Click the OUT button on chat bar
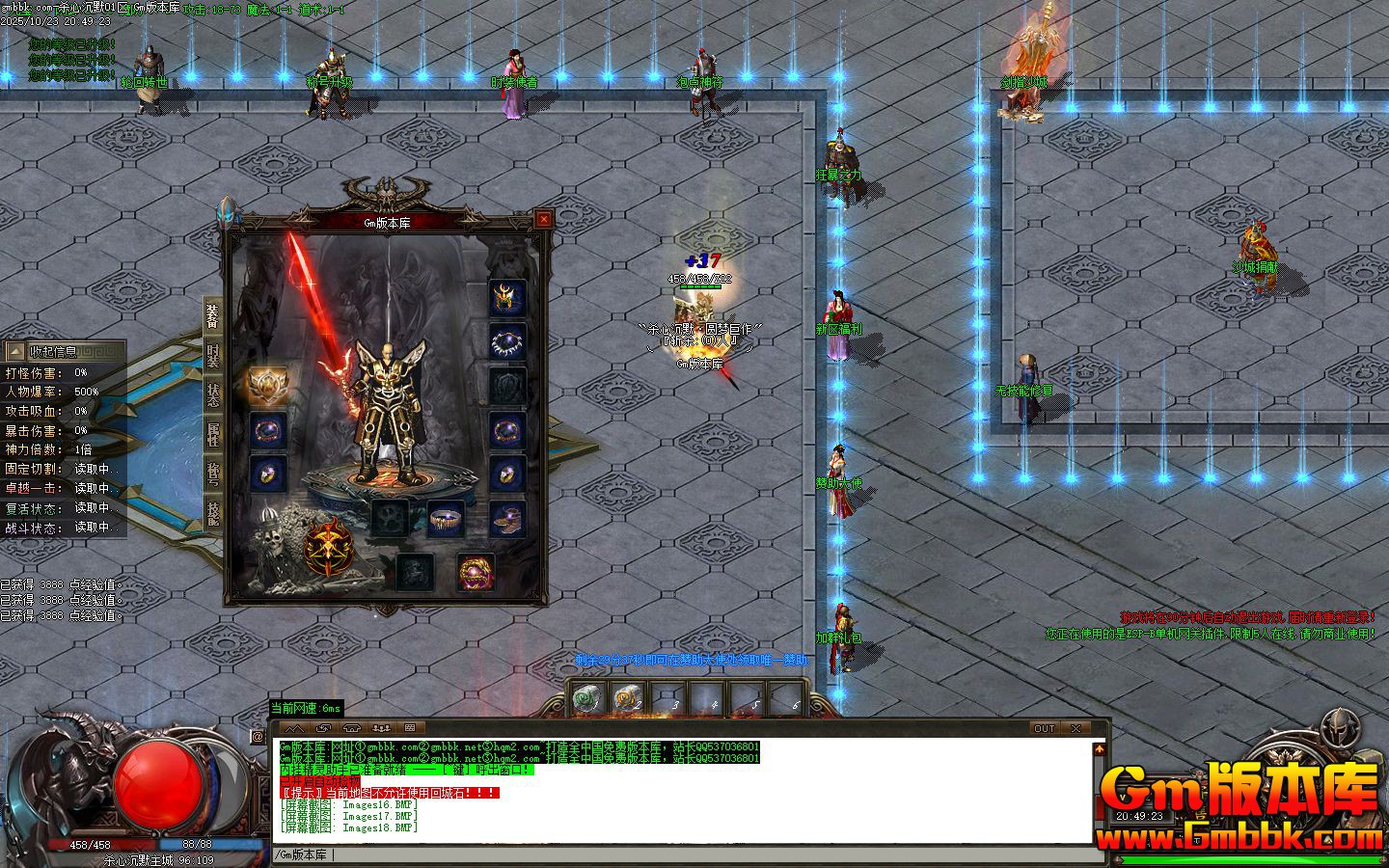1389x868 pixels. pos(1044,728)
